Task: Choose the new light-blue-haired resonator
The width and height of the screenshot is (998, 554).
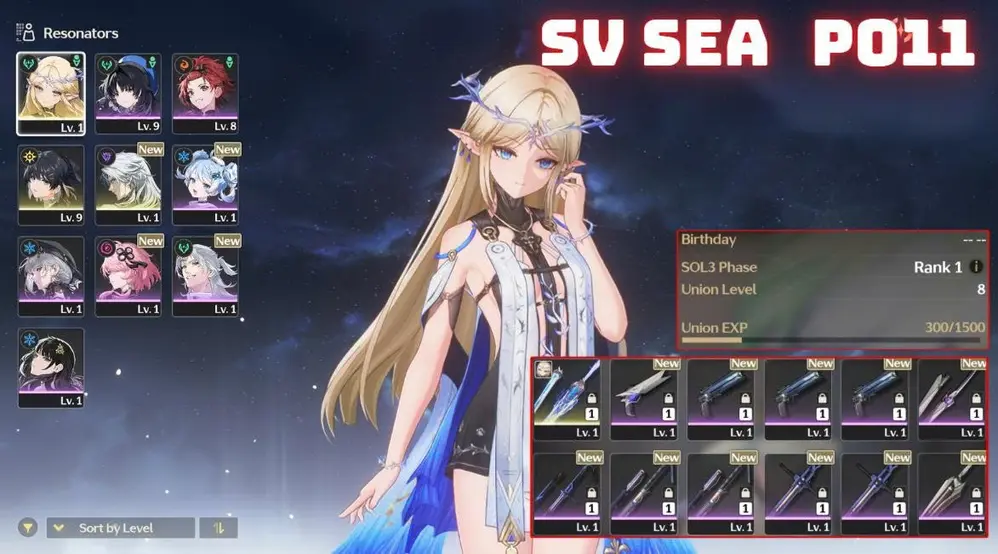Action: click(x=205, y=185)
